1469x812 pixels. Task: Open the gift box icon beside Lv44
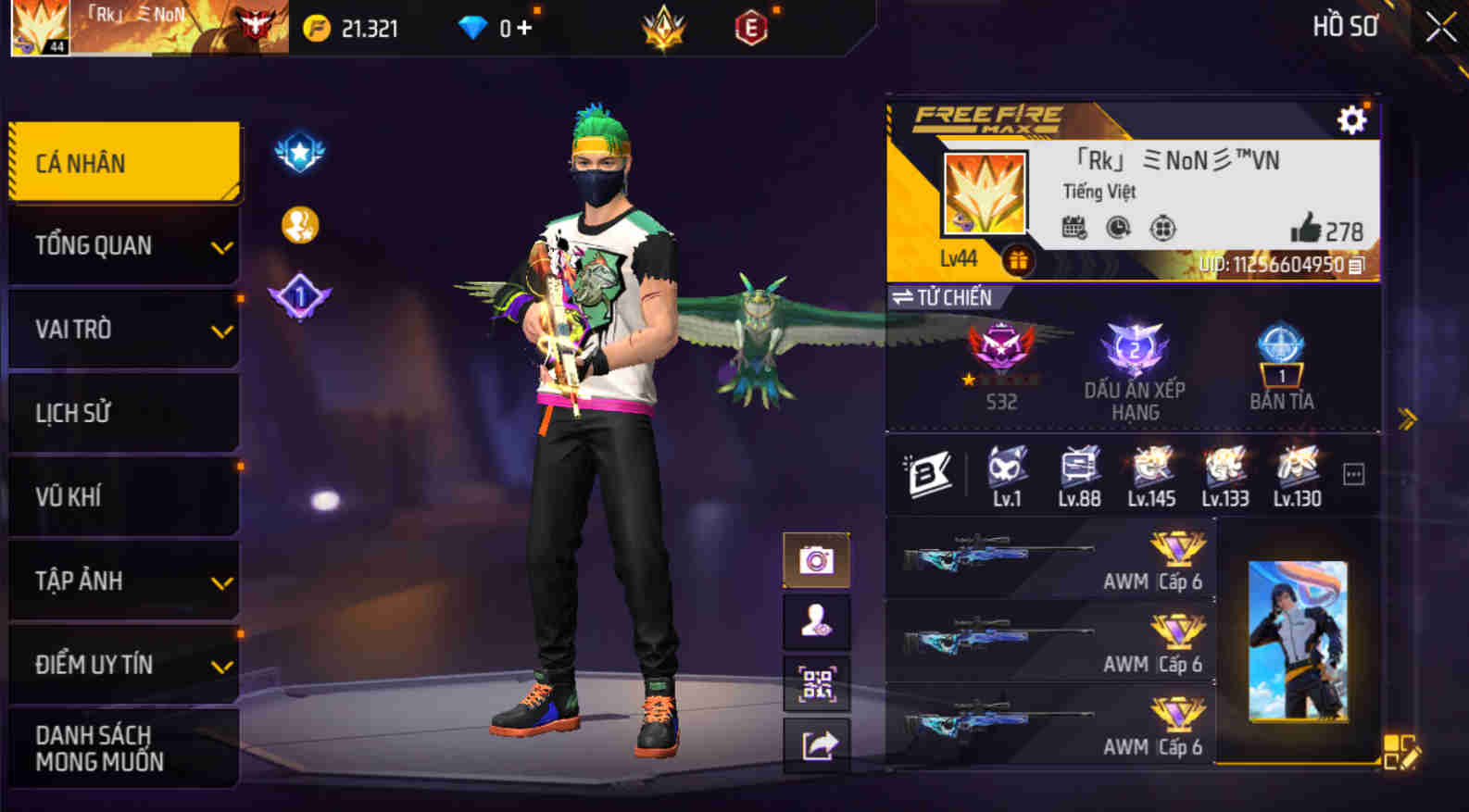[x=1019, y=260]
